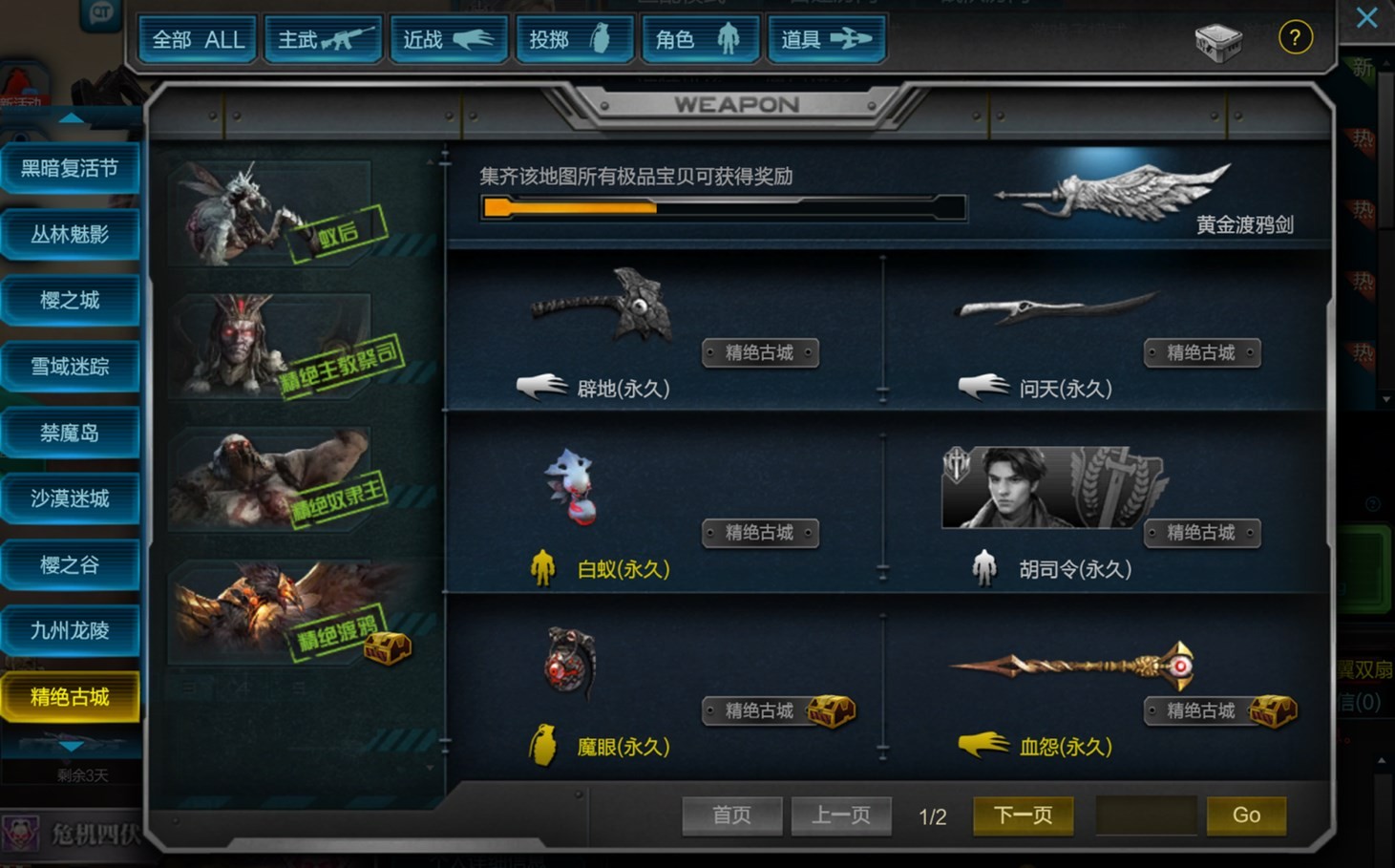Select the 近战 melee category tab
This screenshot has height=868, width=1395.
point(448,40)
